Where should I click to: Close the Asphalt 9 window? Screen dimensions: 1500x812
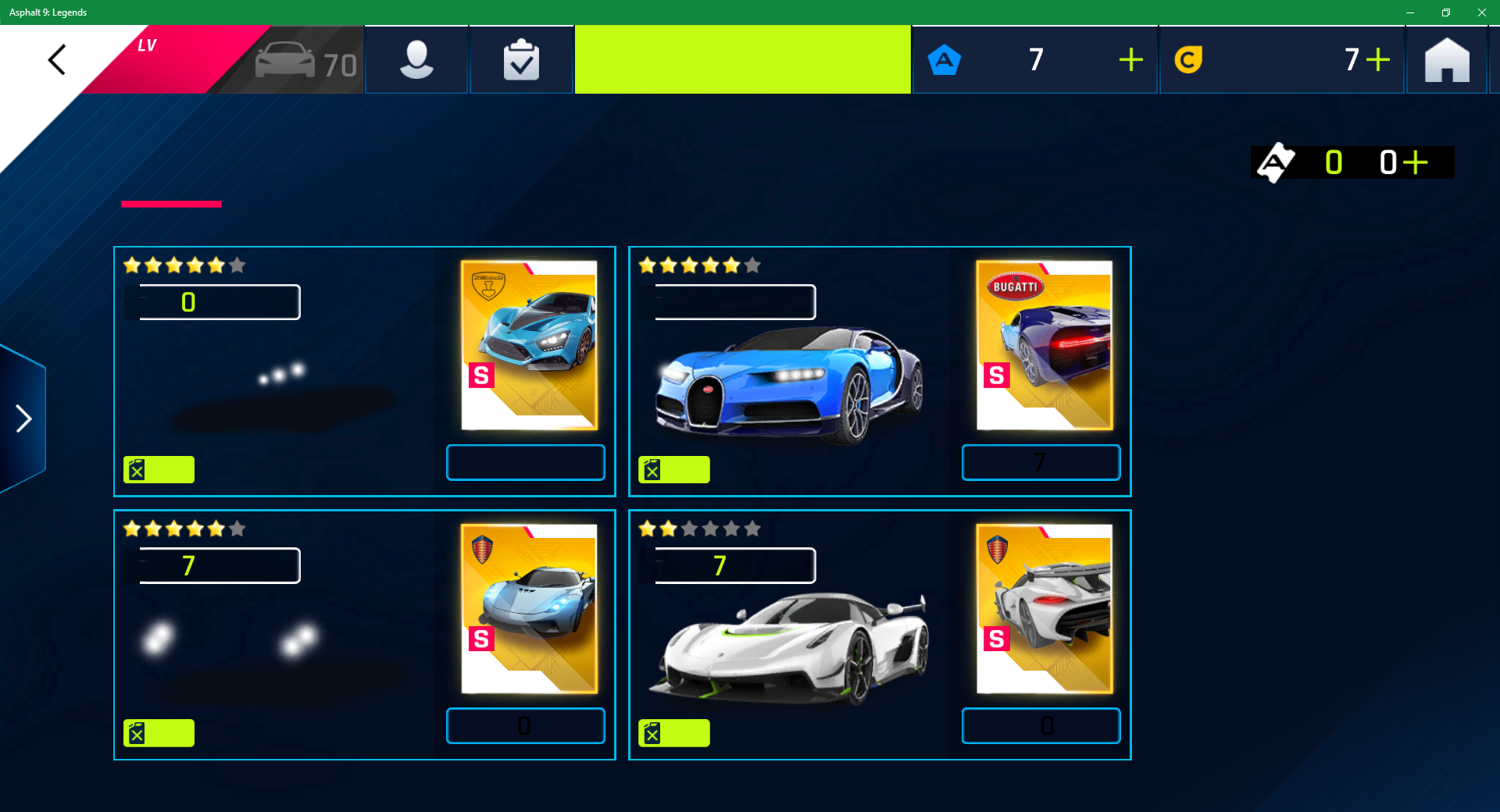1481,12
